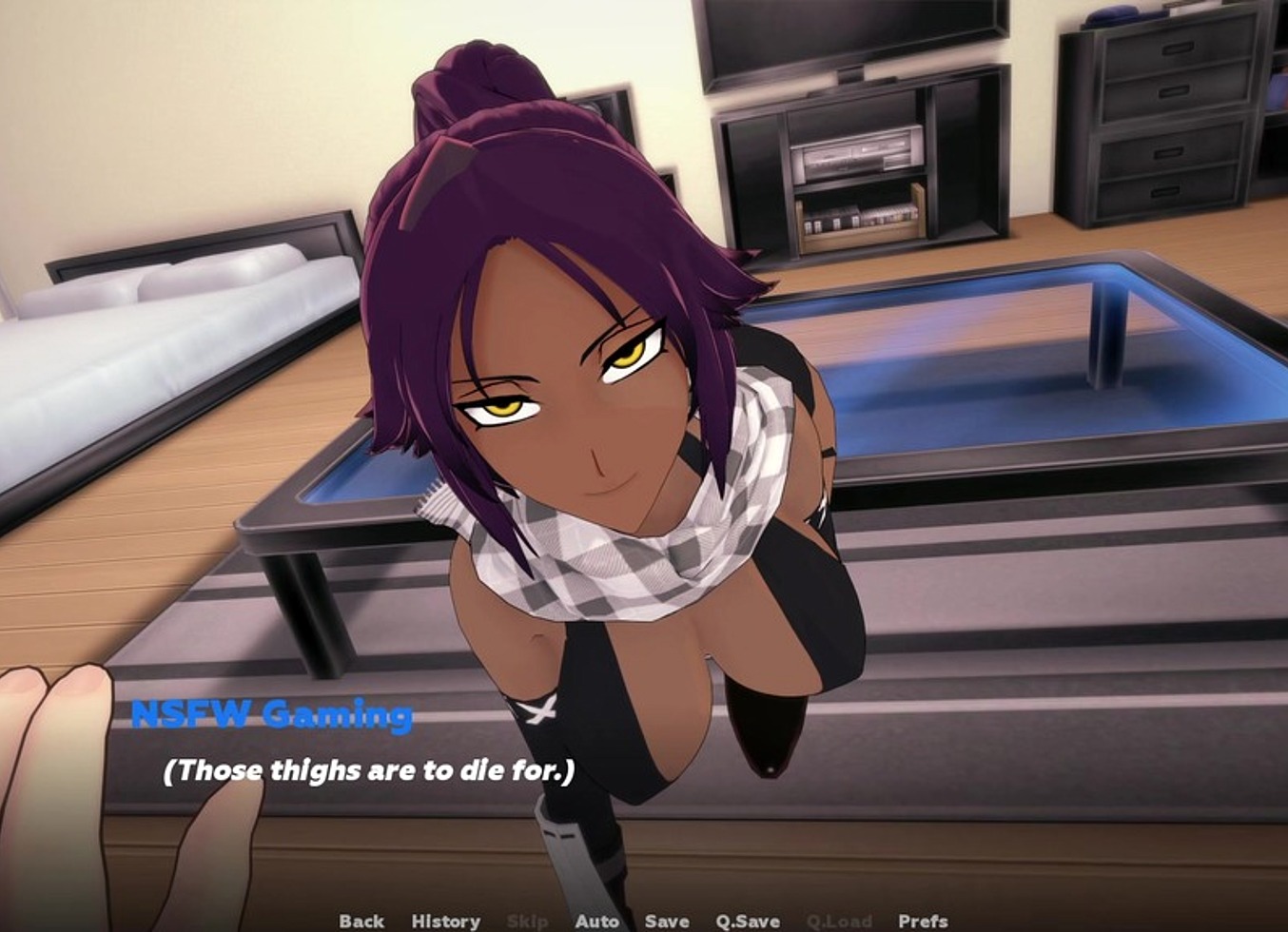1288x932 pixels.
Task: Click the speaker name NSFW Gaming
Action: (x=271, y=715)
